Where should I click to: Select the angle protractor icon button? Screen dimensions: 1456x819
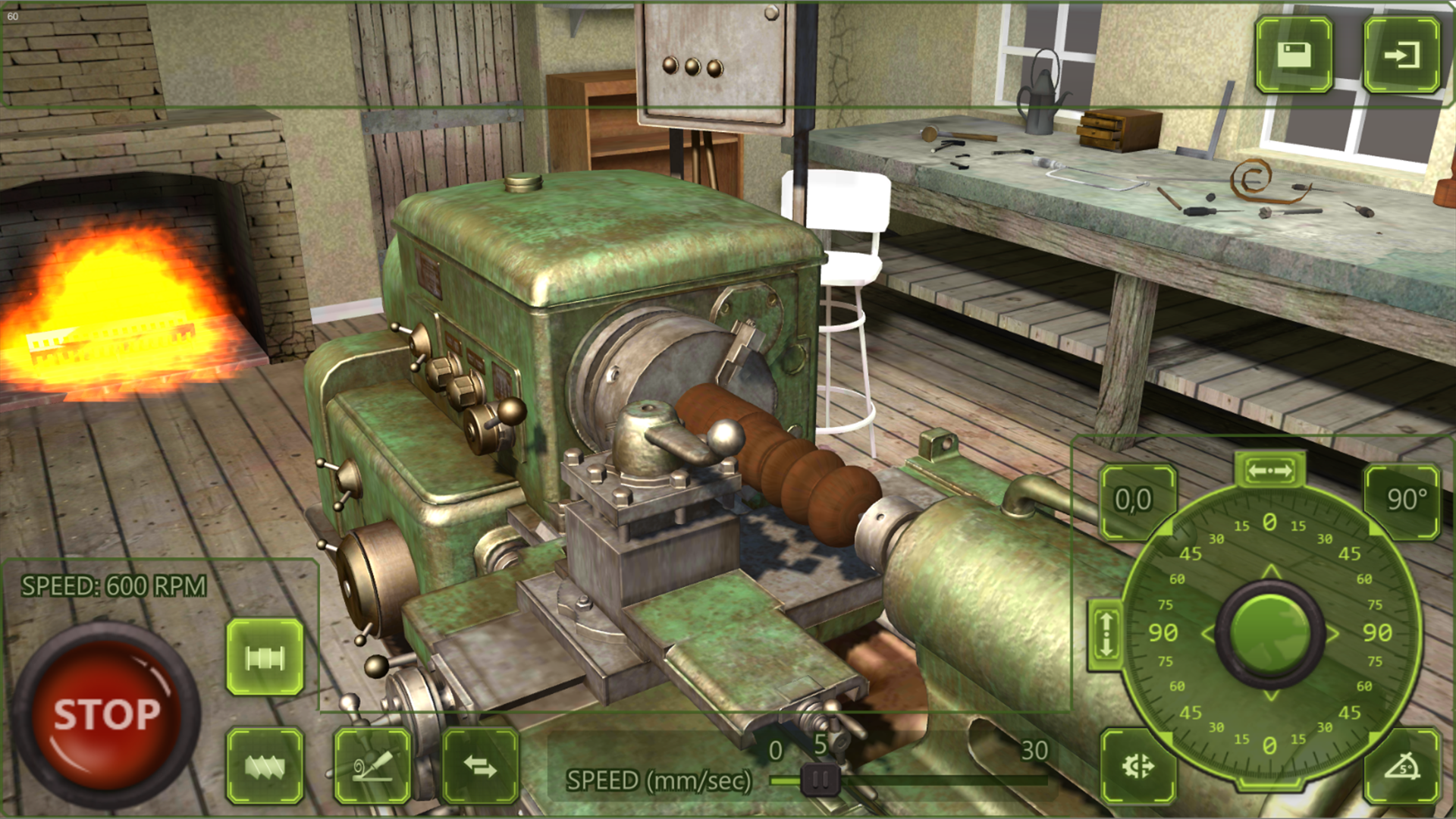coord(1402,766)
